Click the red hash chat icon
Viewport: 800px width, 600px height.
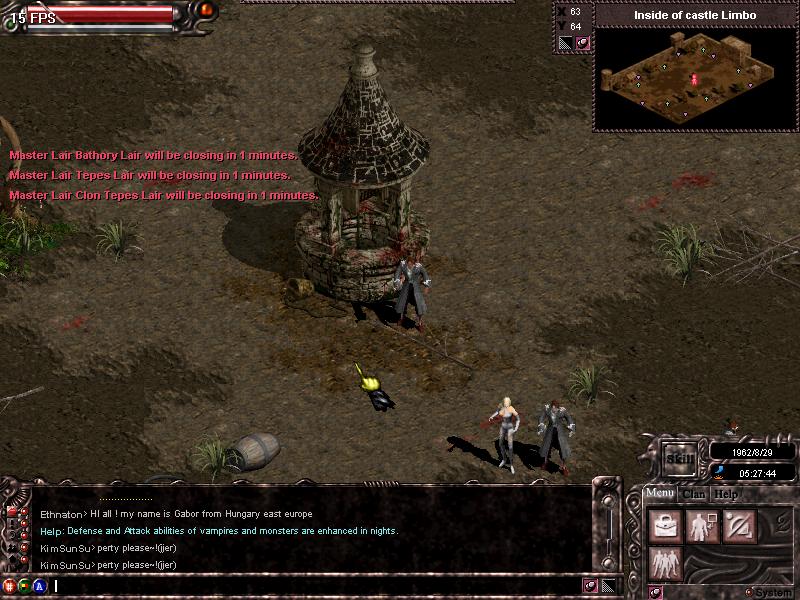coord(10,586)
